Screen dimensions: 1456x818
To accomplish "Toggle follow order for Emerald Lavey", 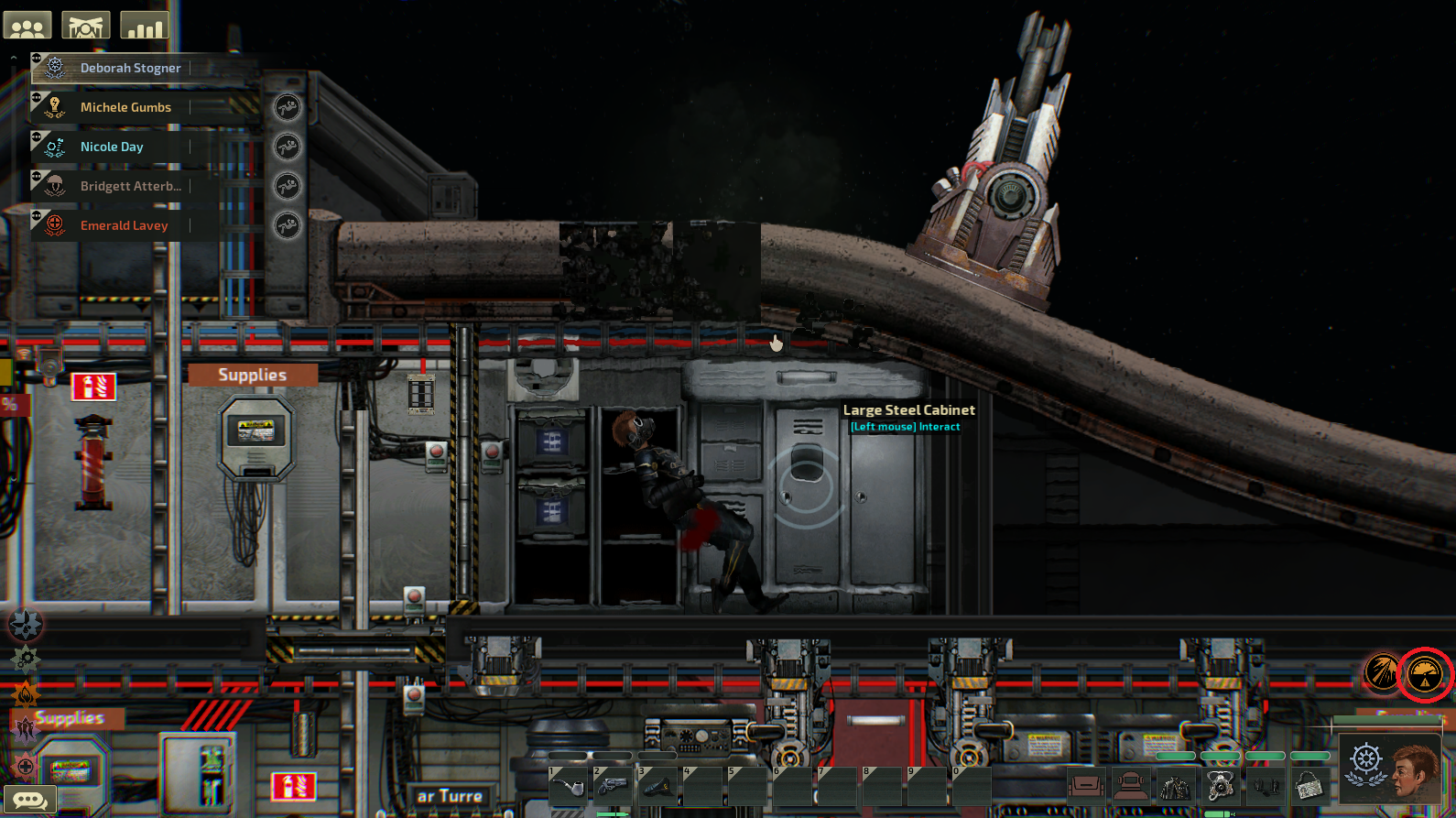I will [x=288, y=225].
